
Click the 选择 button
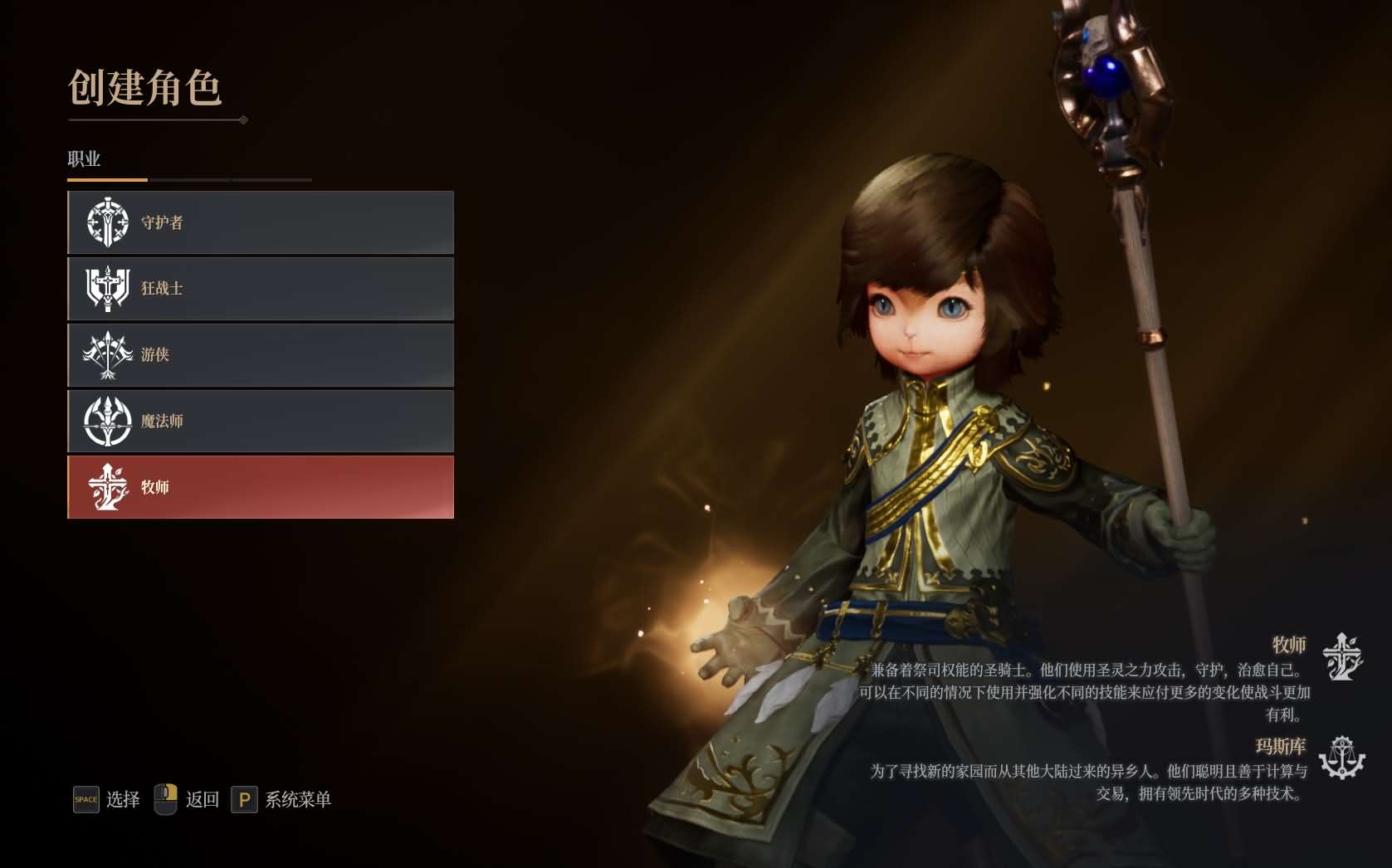point(123,799)
